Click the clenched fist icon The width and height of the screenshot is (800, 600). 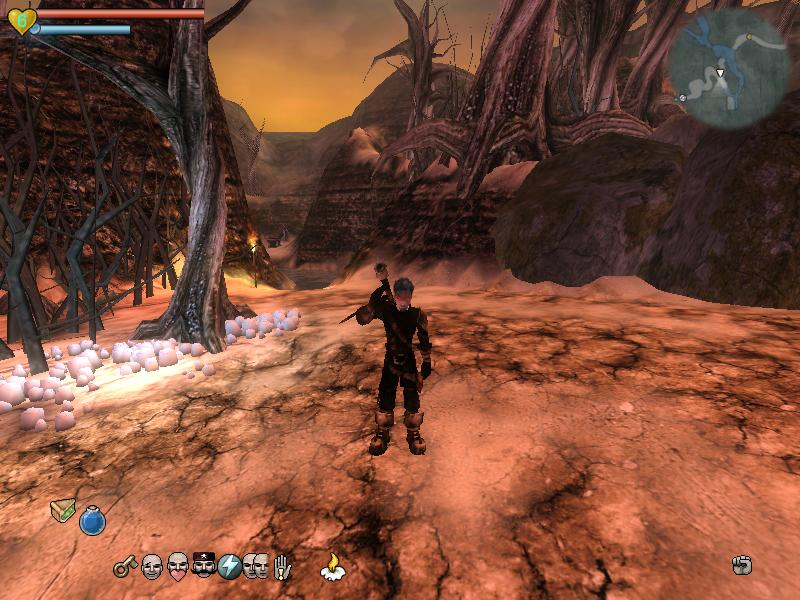coord(741,566)
